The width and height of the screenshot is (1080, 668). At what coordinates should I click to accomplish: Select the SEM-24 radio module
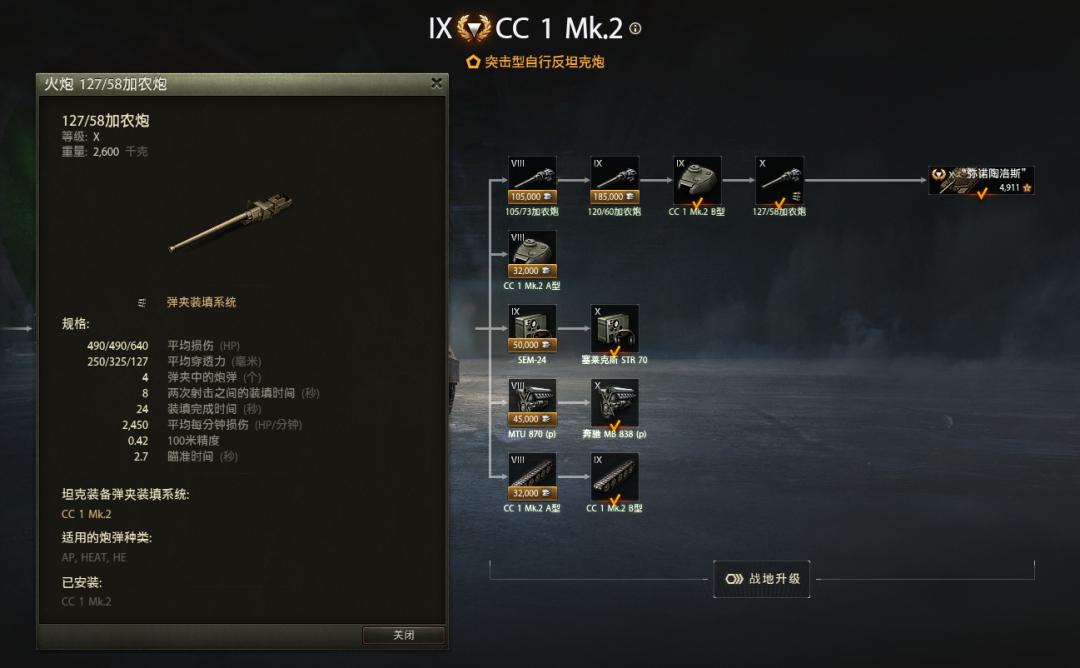(532, 329)
